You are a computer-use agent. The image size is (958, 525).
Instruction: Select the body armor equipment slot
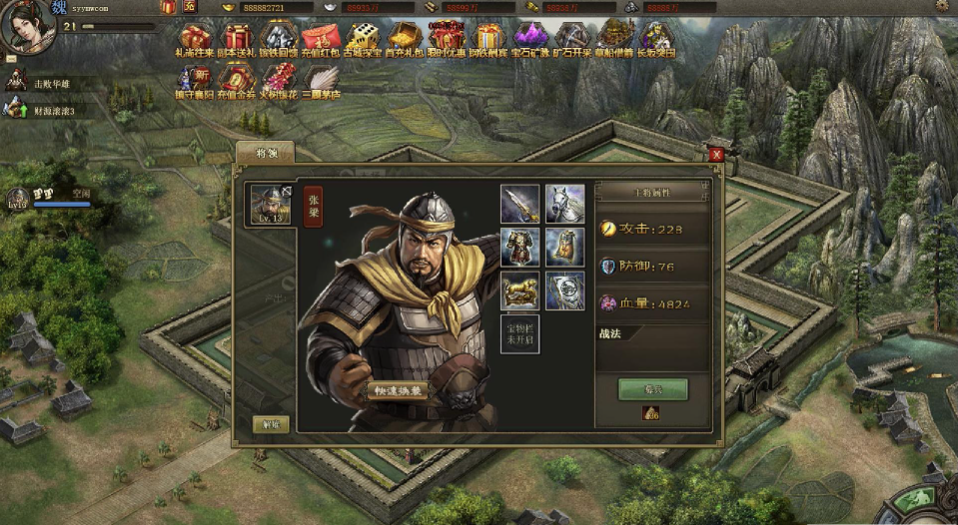point(520,247)
